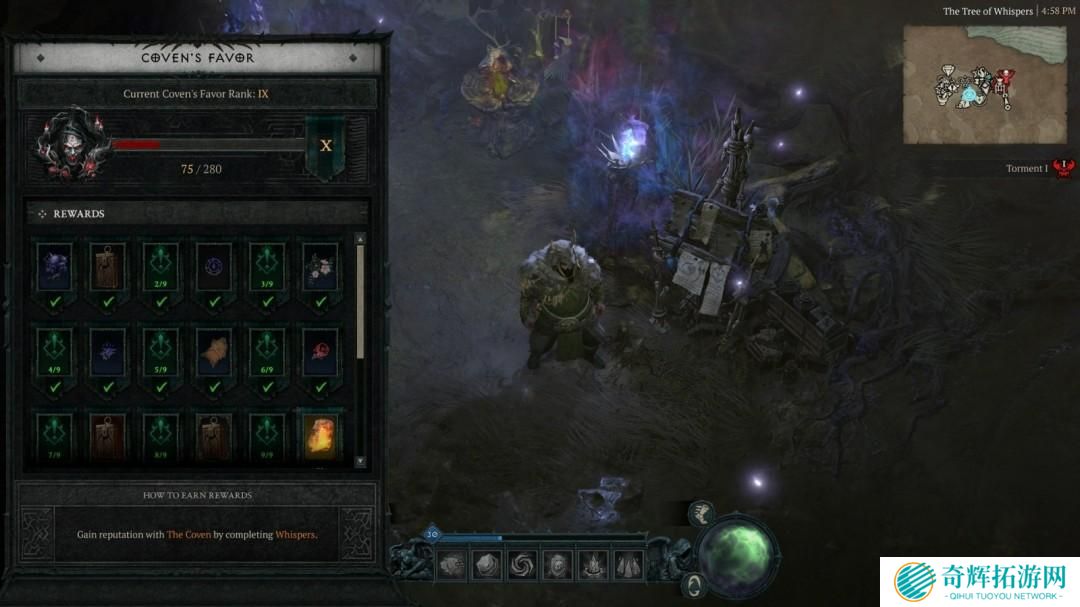The image size is (1080, 607).
Task: Choose the 4/9 Coven's Favor reward
Action: coord(53,351)
